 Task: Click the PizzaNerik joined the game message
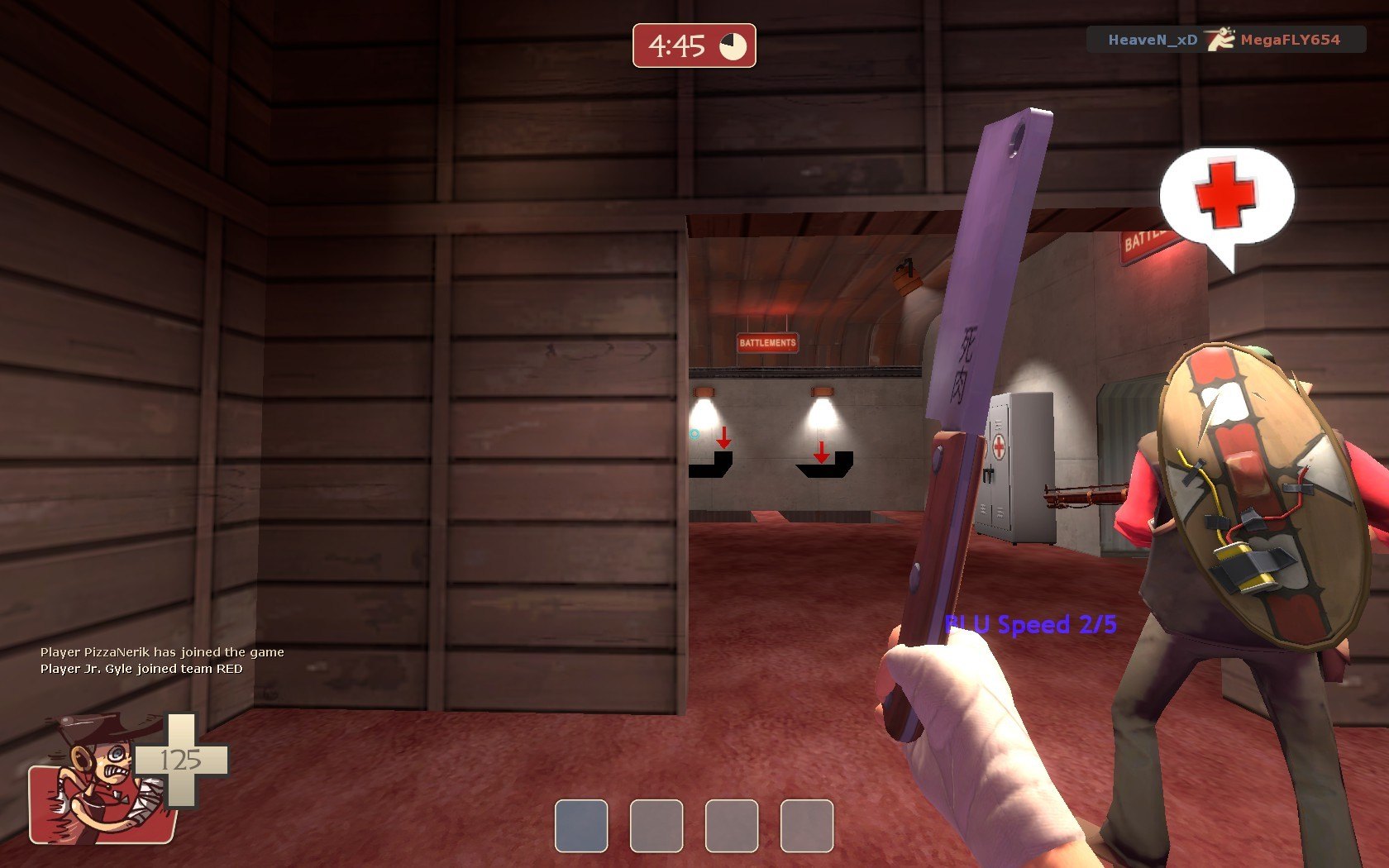[x=162, y=652]
